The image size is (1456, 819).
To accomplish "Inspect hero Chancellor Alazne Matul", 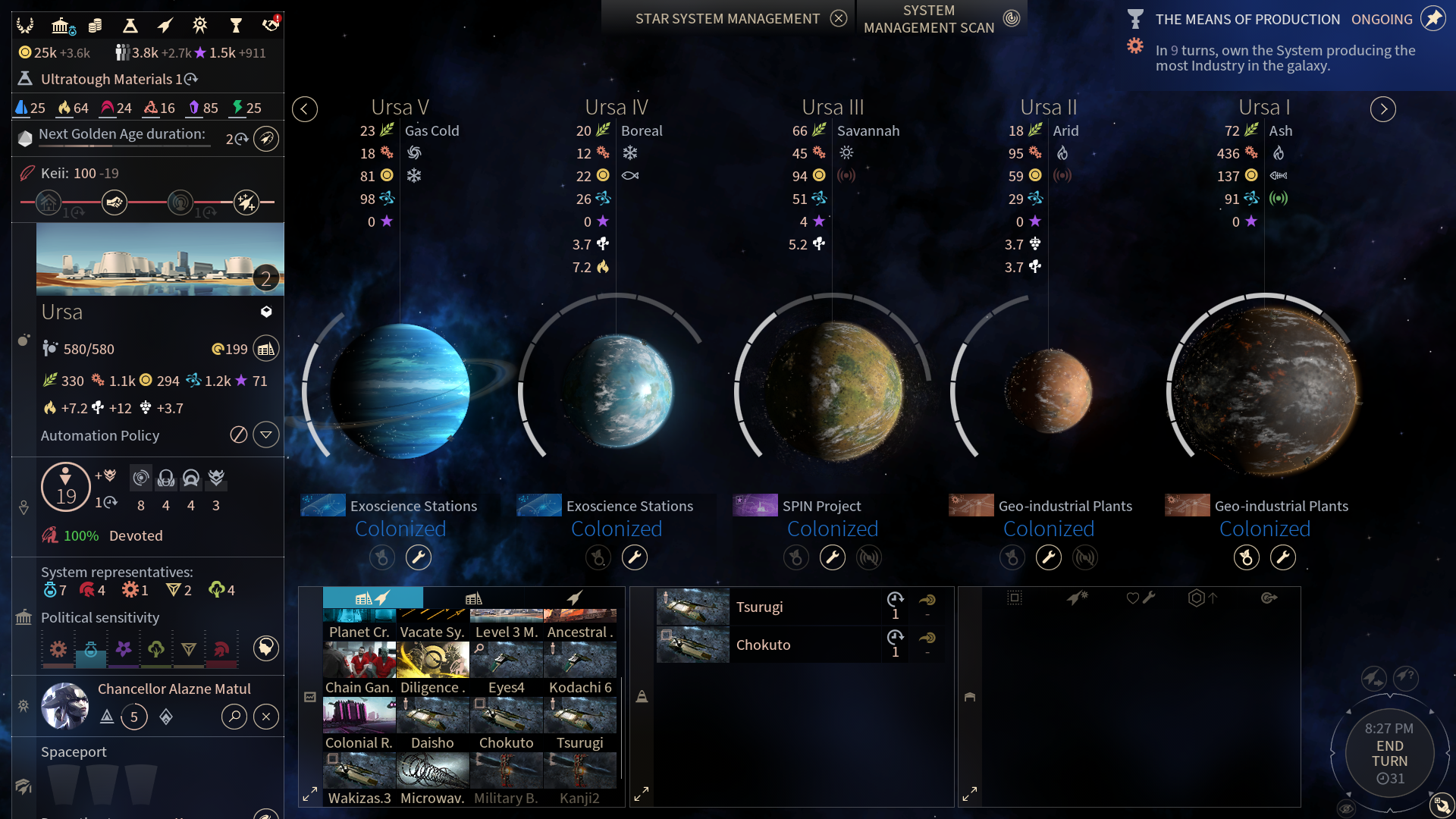I will (234, 717).
